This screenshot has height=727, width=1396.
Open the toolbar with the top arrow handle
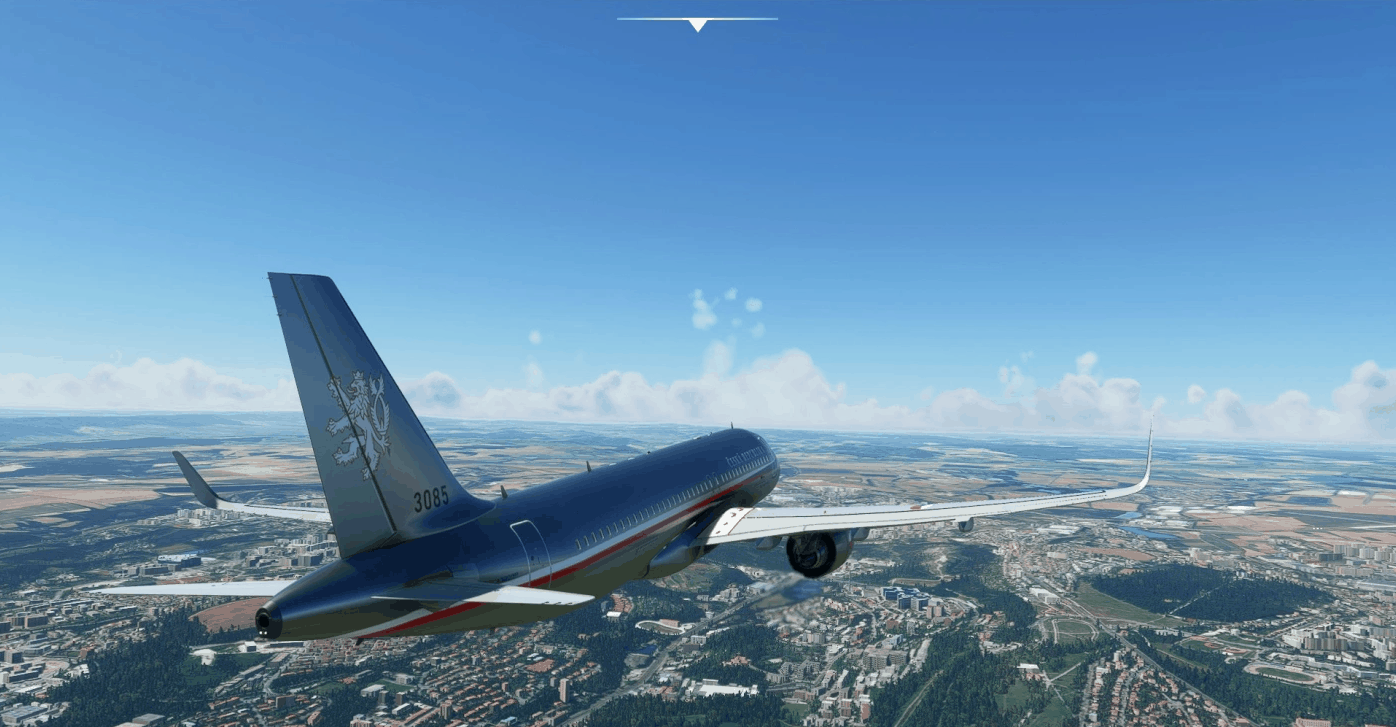(697, 23)
